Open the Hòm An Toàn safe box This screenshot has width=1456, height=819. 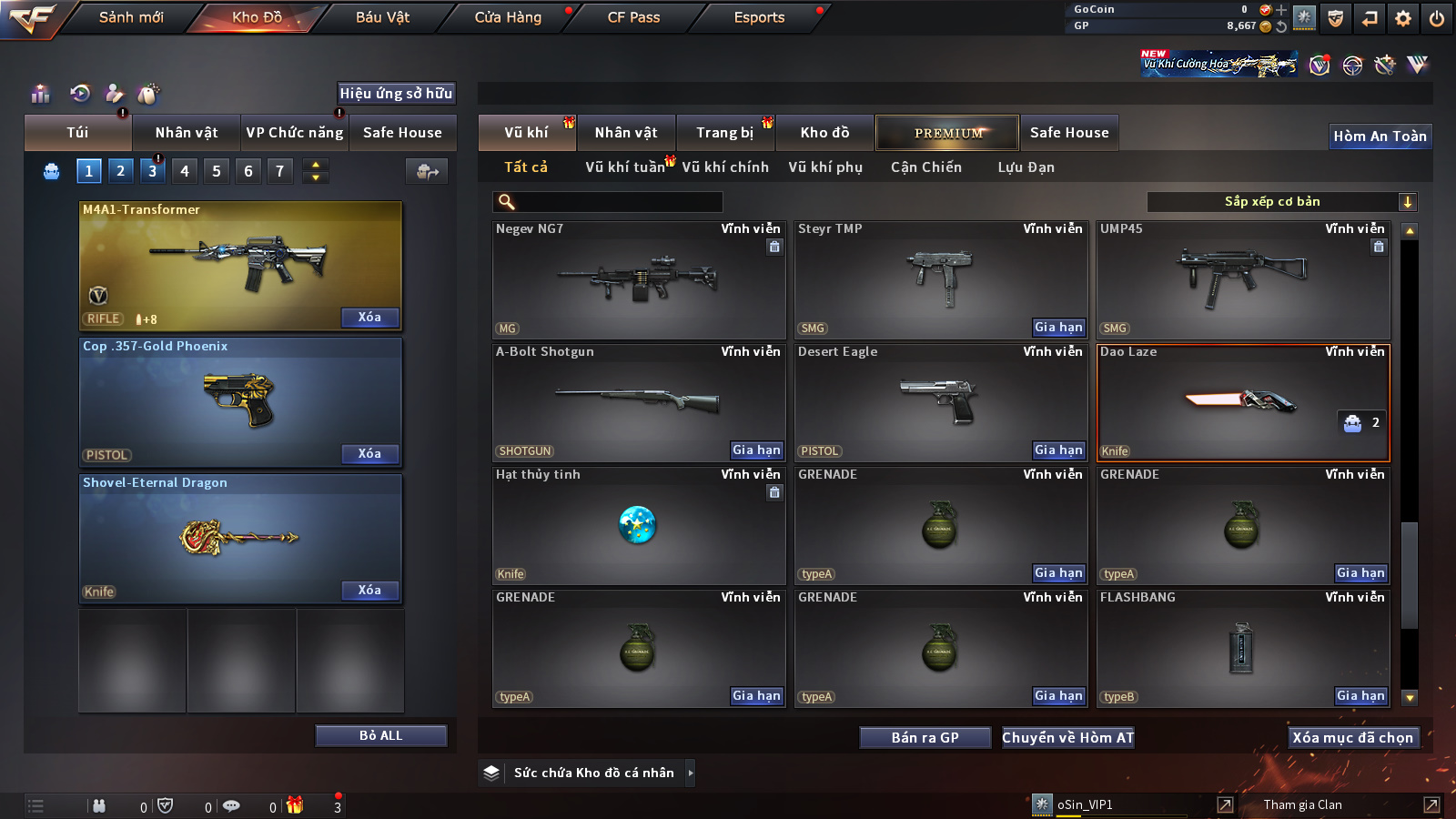tap(1380, 136)
